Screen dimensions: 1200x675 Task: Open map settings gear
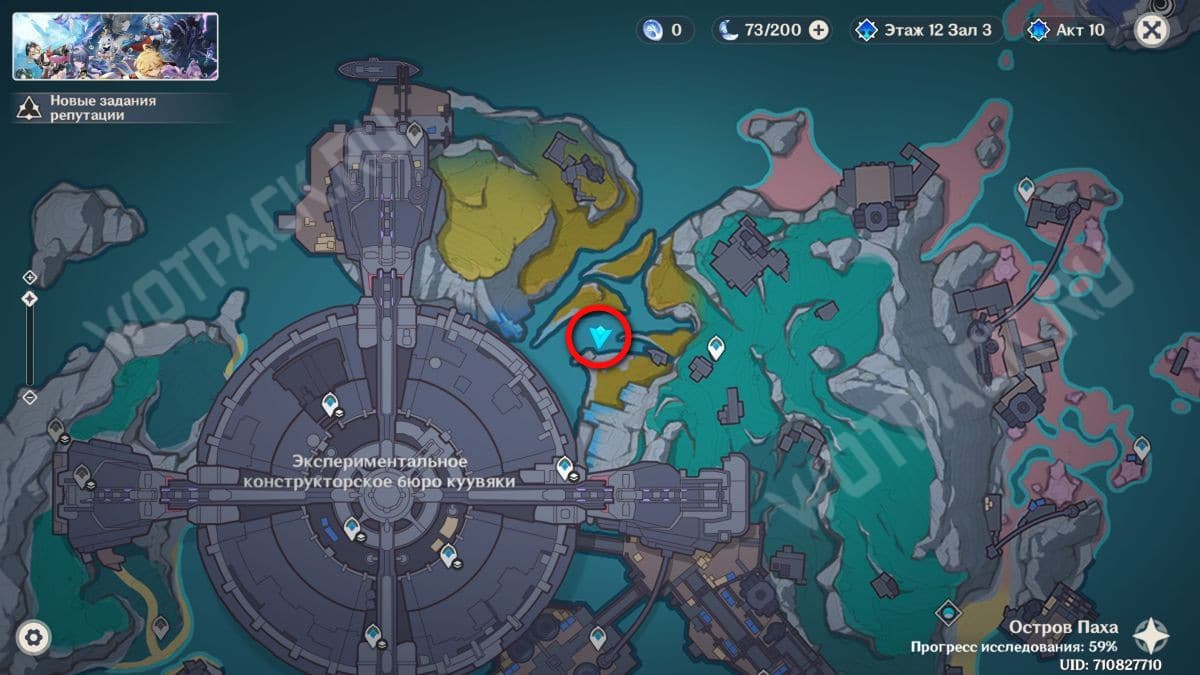click(x=34, y=637)
